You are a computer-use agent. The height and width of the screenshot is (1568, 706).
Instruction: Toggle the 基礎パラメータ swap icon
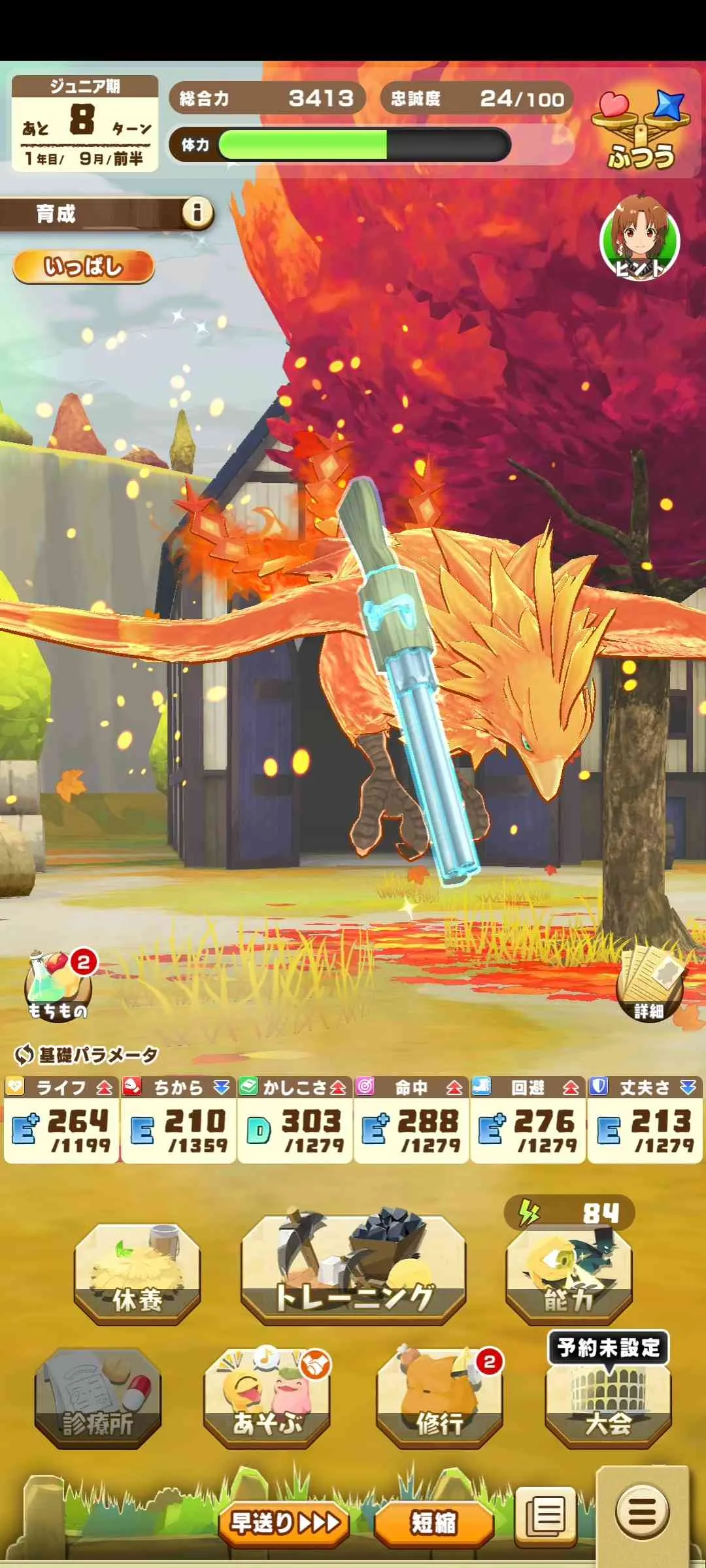[x=24, y=1054]
